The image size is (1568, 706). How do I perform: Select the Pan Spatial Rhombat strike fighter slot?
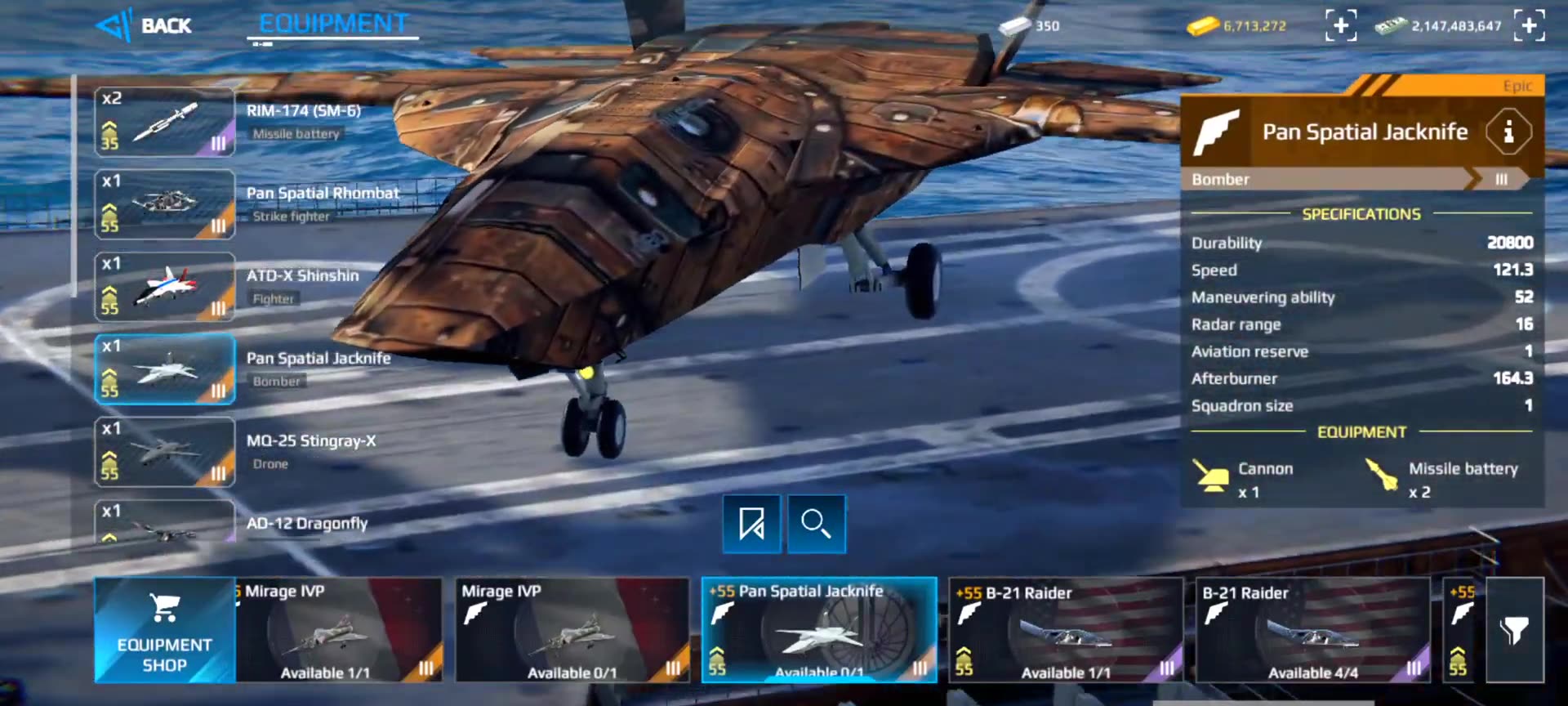point(165,205)
